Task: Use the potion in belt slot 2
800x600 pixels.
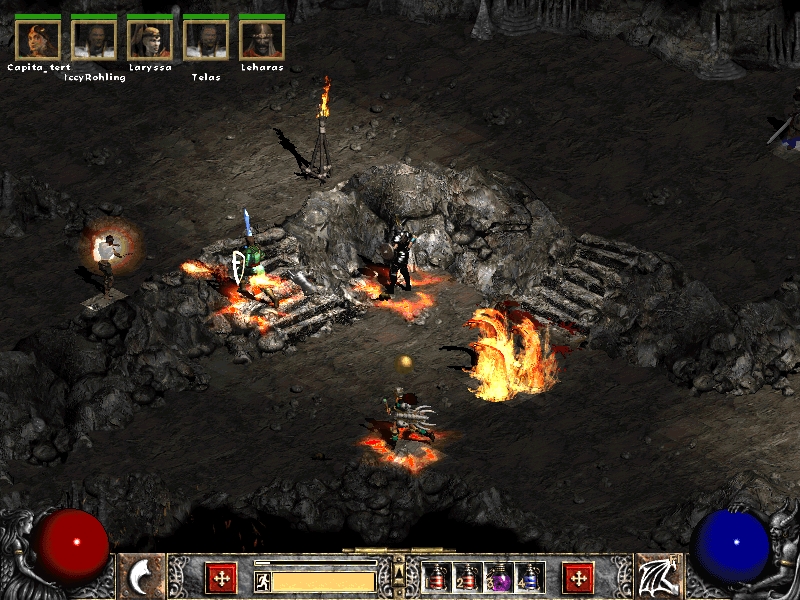Action: pos(467,577)
